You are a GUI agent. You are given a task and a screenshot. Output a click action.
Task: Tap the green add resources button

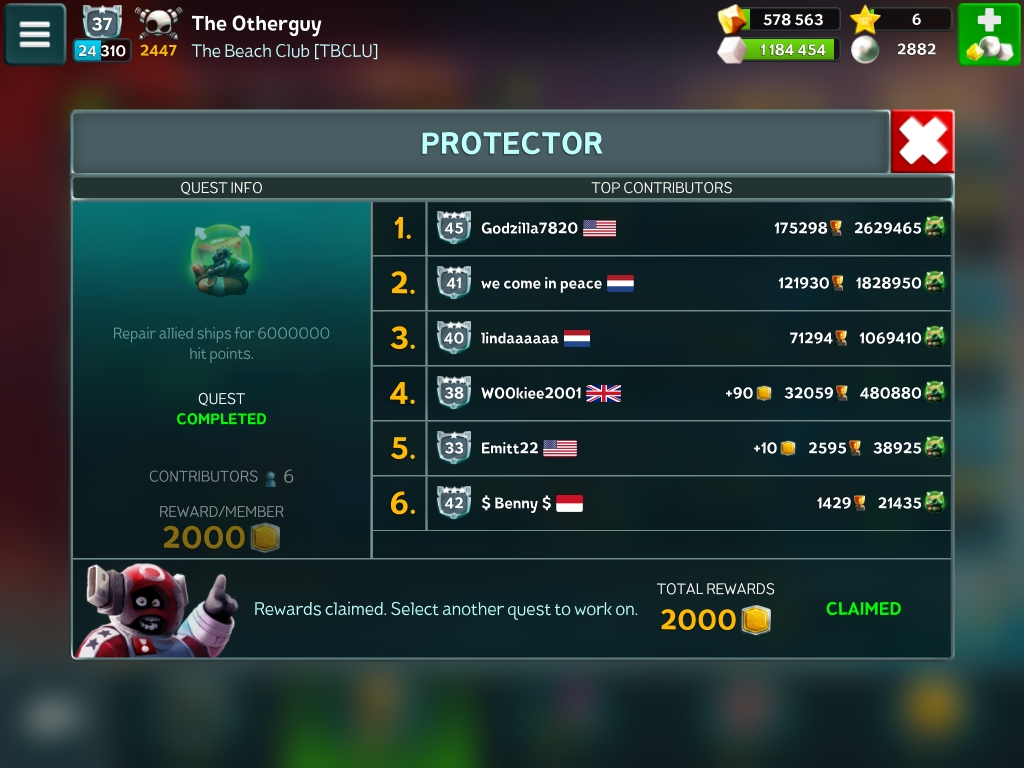(x=989, y=35)
